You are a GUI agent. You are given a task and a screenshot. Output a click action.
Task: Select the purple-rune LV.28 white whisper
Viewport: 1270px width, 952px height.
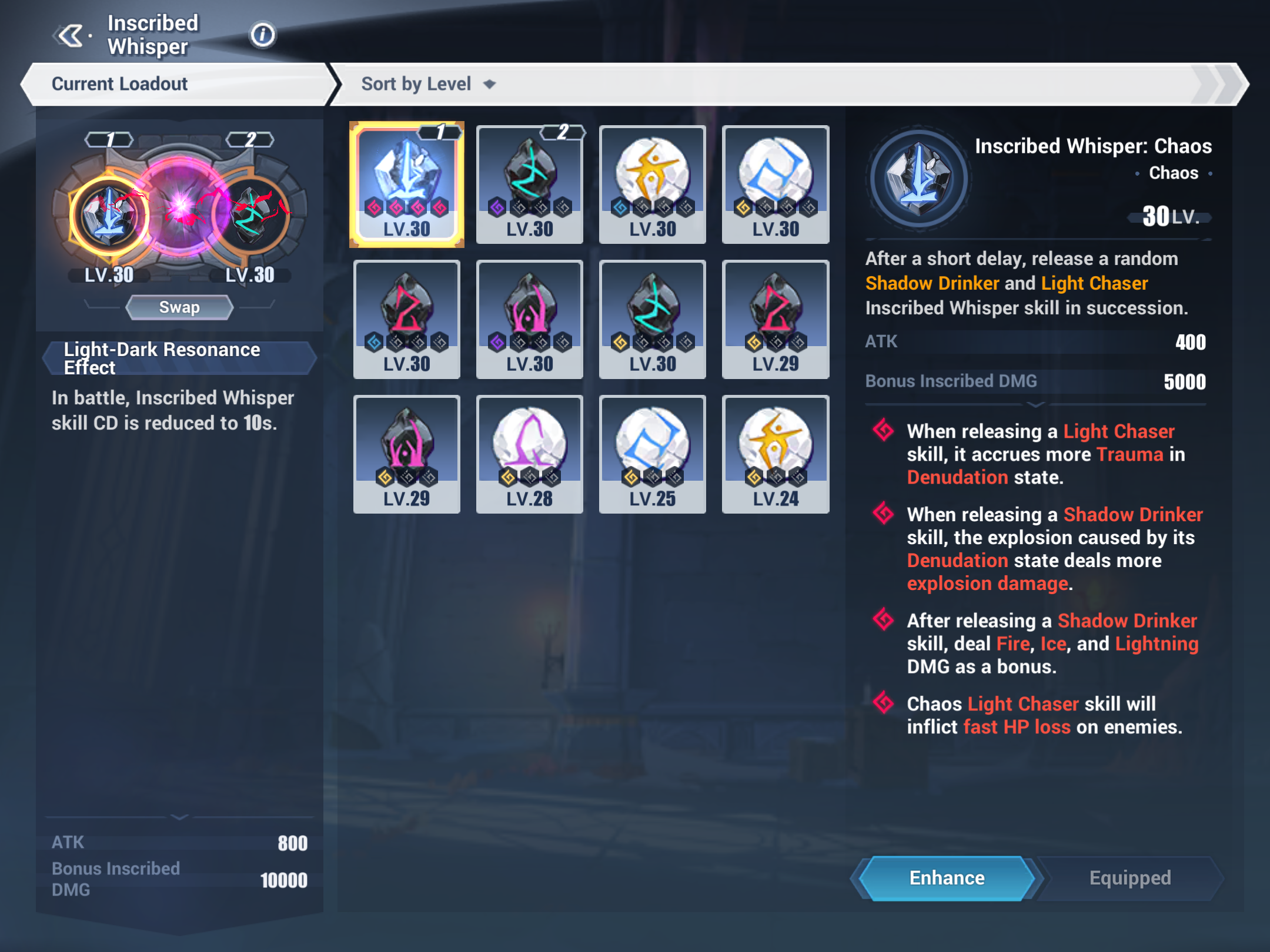click(529, 454)
